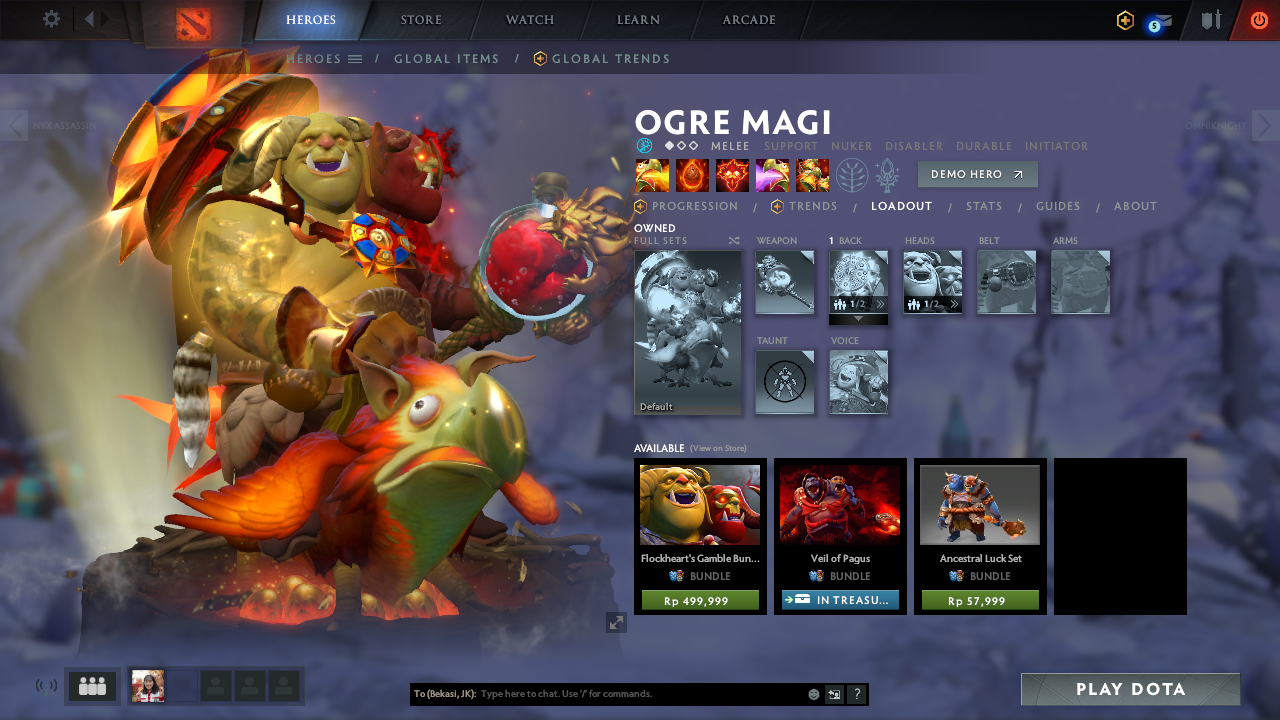
Task: Click the chat input field
Action: [640, 694]
